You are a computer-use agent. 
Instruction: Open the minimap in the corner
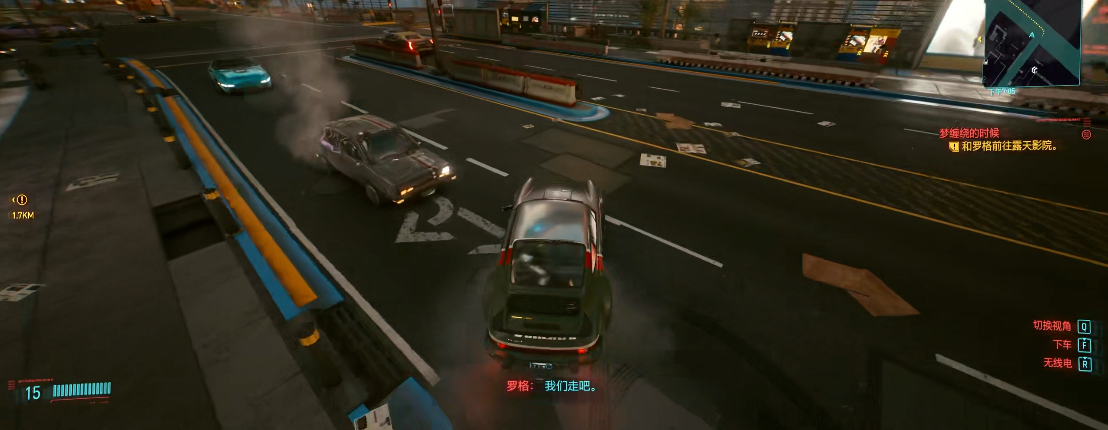(1031, 42)
